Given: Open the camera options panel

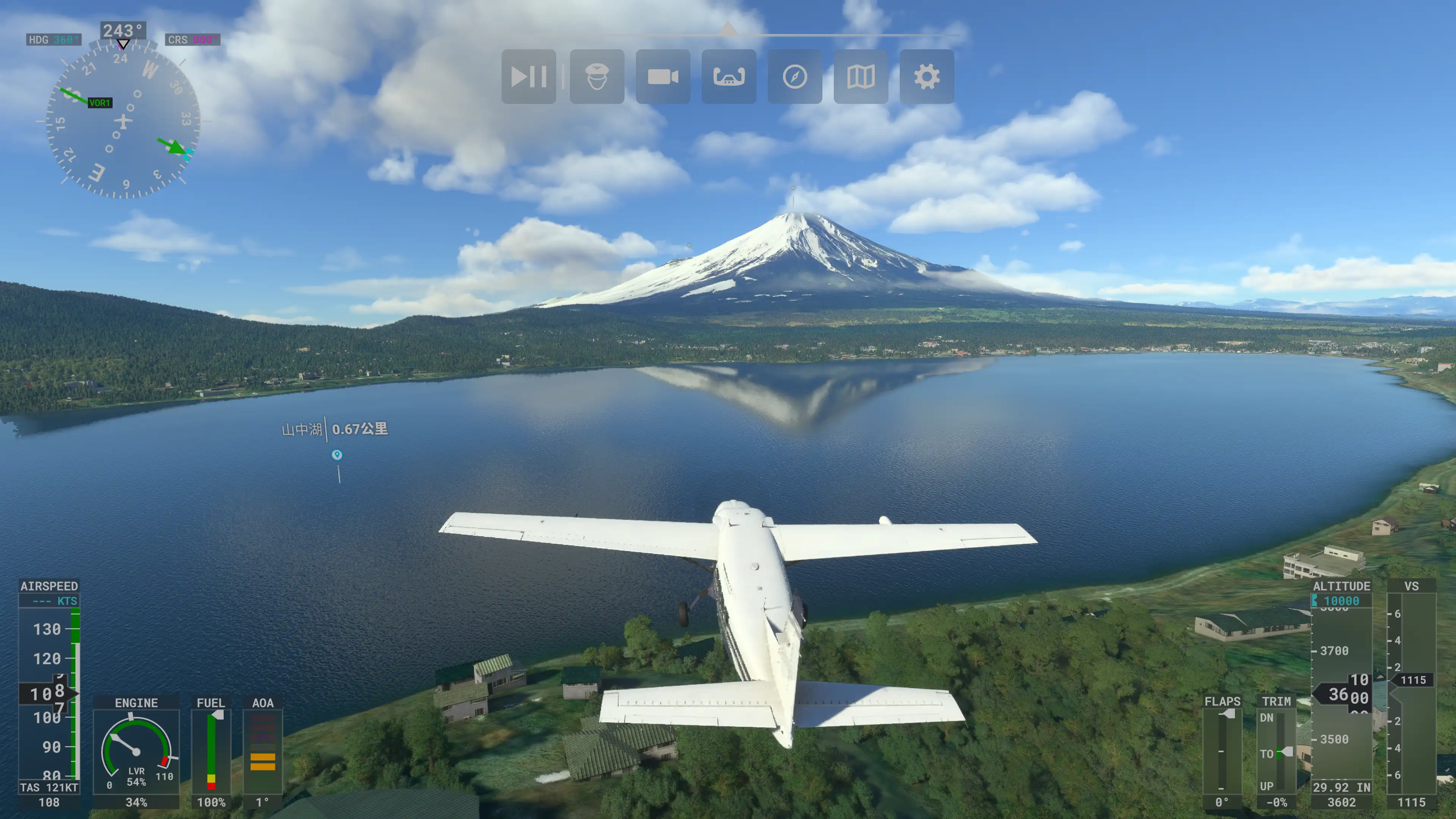Looking at the screenshot, I should pyautogui.click(x=662, y=76).
